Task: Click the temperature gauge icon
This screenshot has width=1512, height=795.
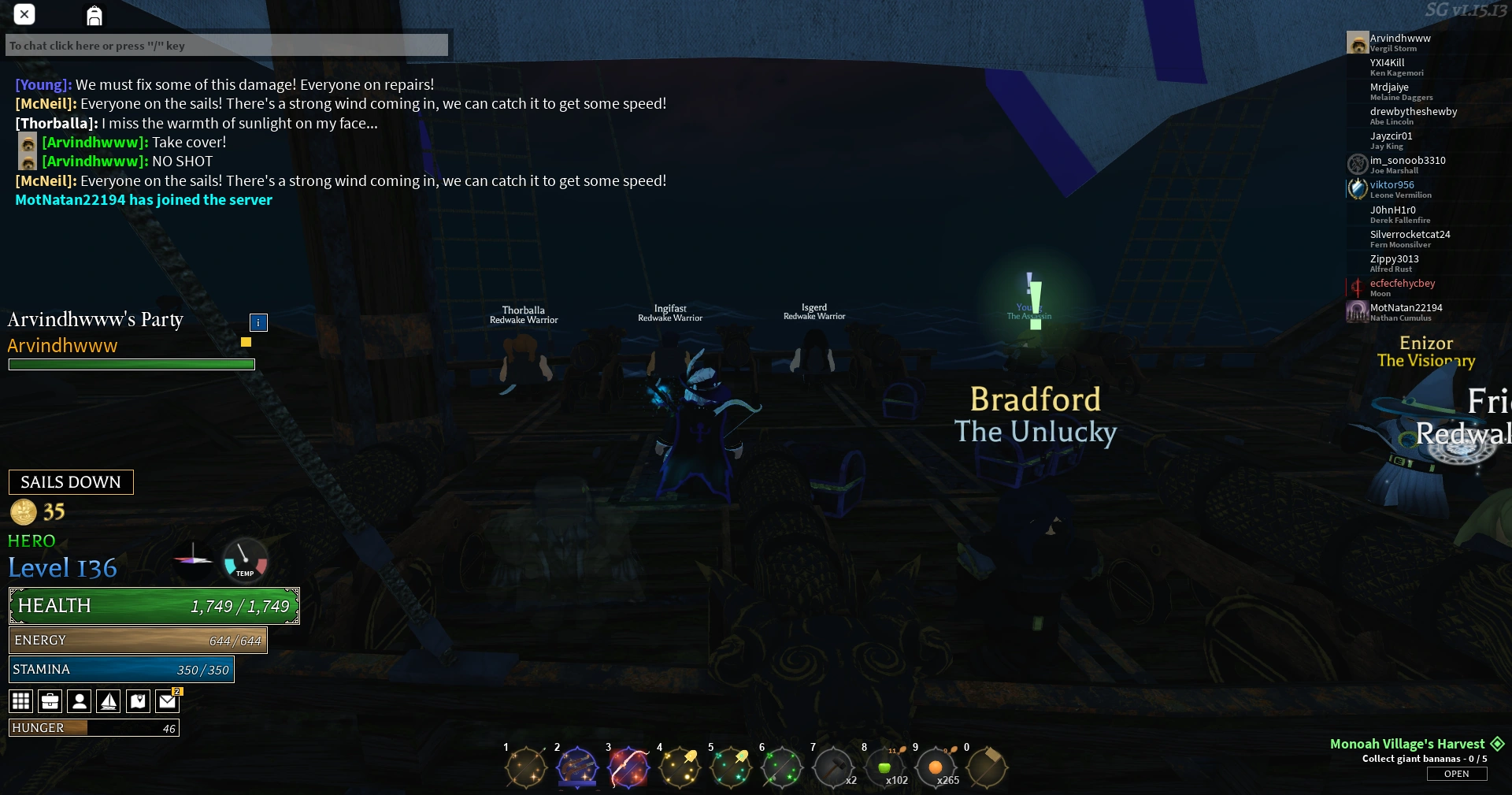Action: [244, 561]
